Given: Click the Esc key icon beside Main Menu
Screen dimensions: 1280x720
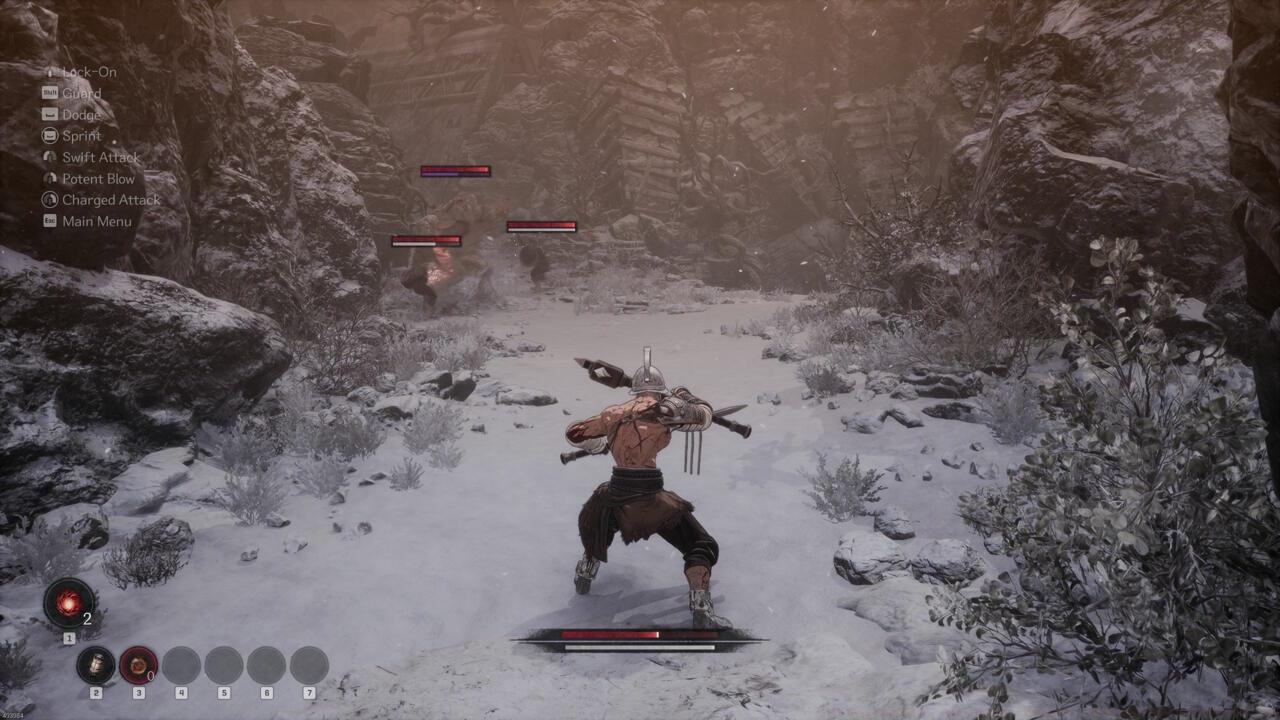Looking at the screenshot, I should point(49,221).
